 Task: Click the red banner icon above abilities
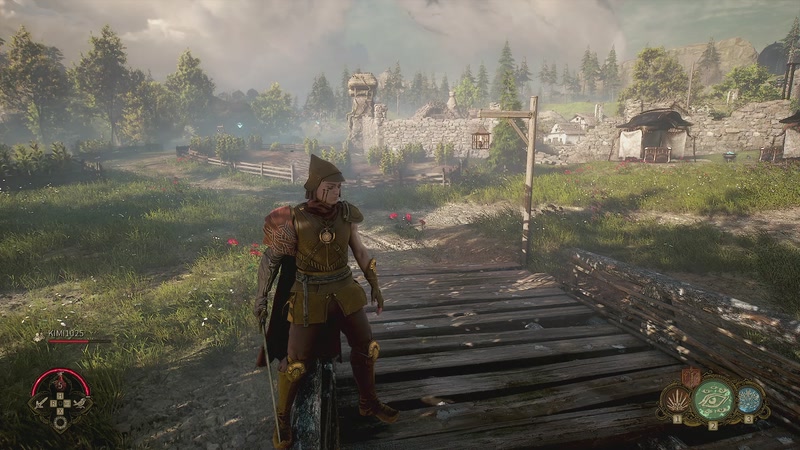click(x=689, y=376)
